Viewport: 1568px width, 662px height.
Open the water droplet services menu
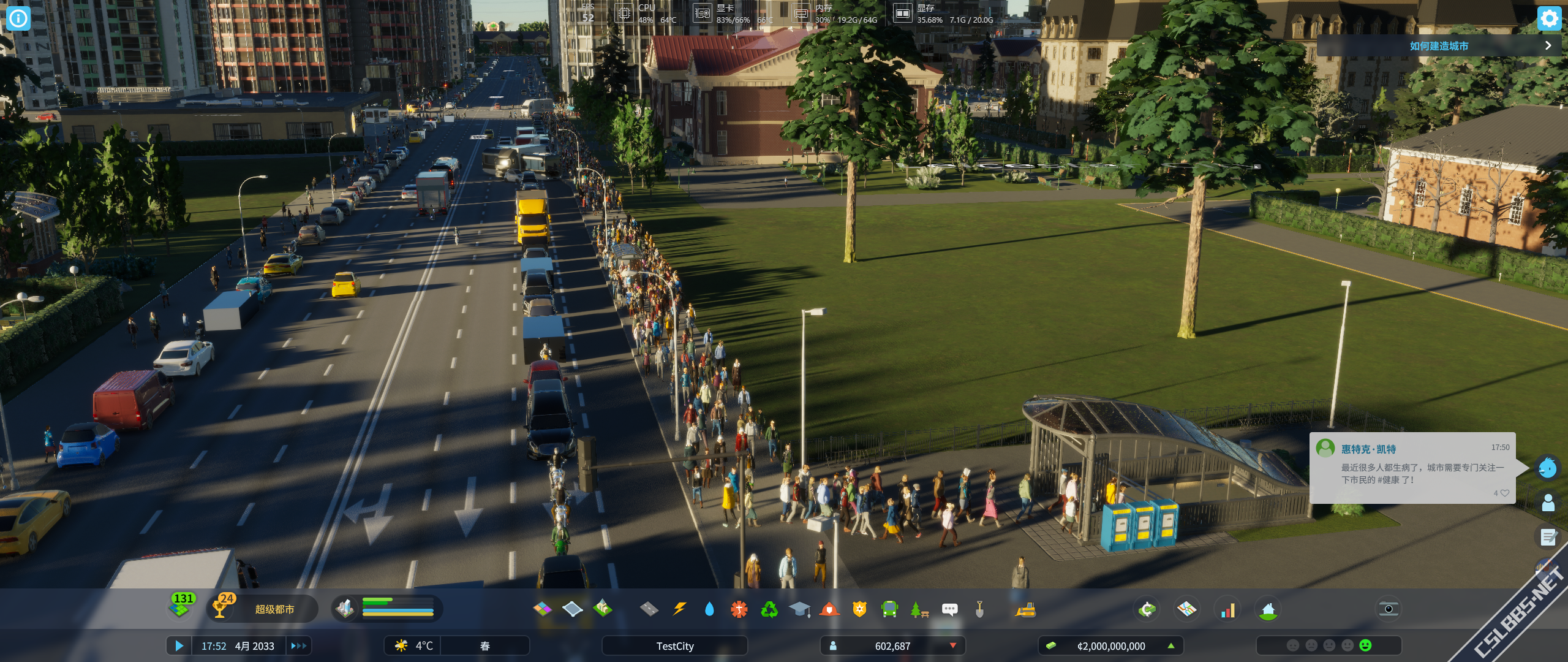coord(709,609)
